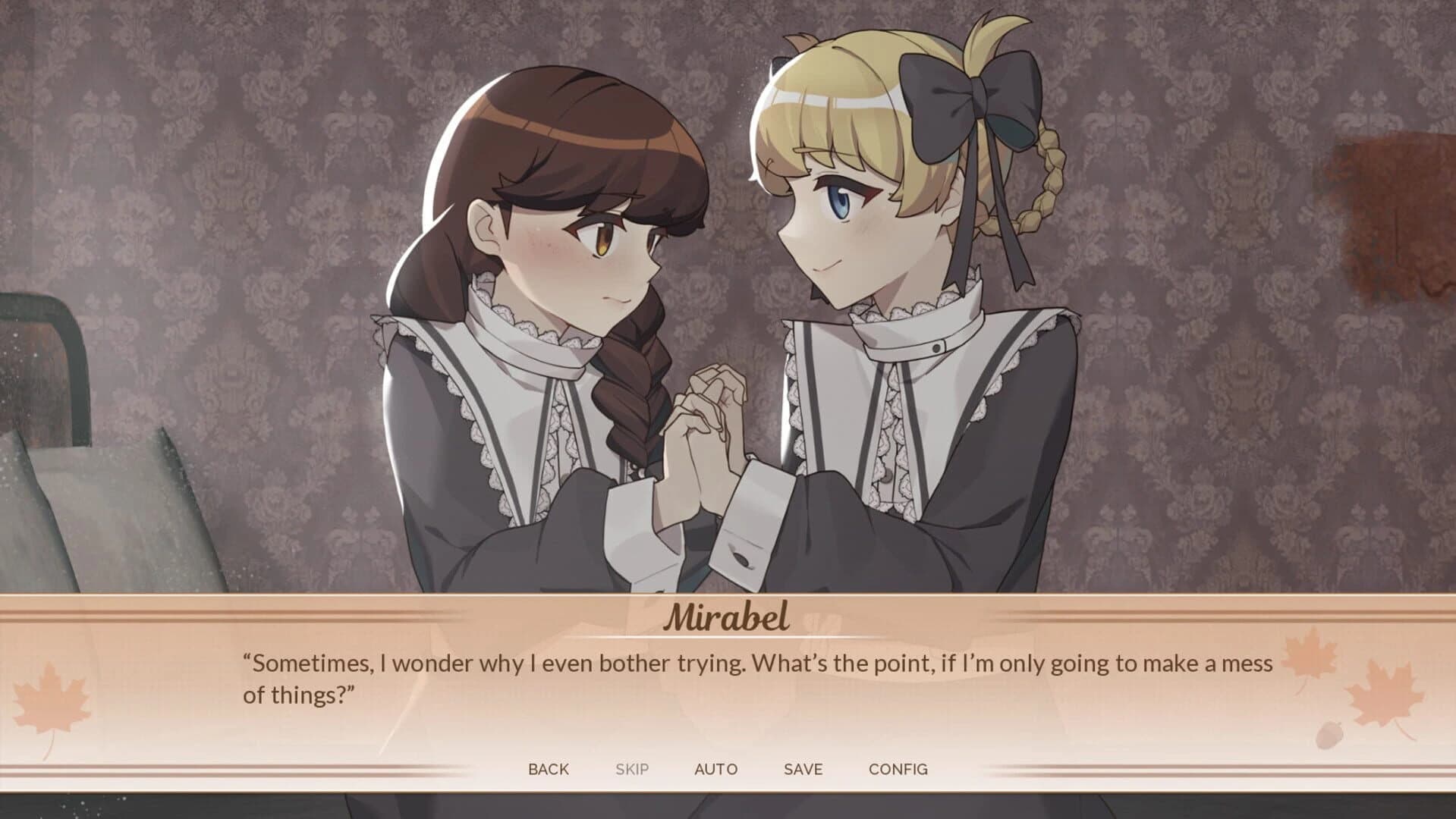Activate SKIP to fast-forward the story
Screen dimensions: 1456x819
[634, 768]
